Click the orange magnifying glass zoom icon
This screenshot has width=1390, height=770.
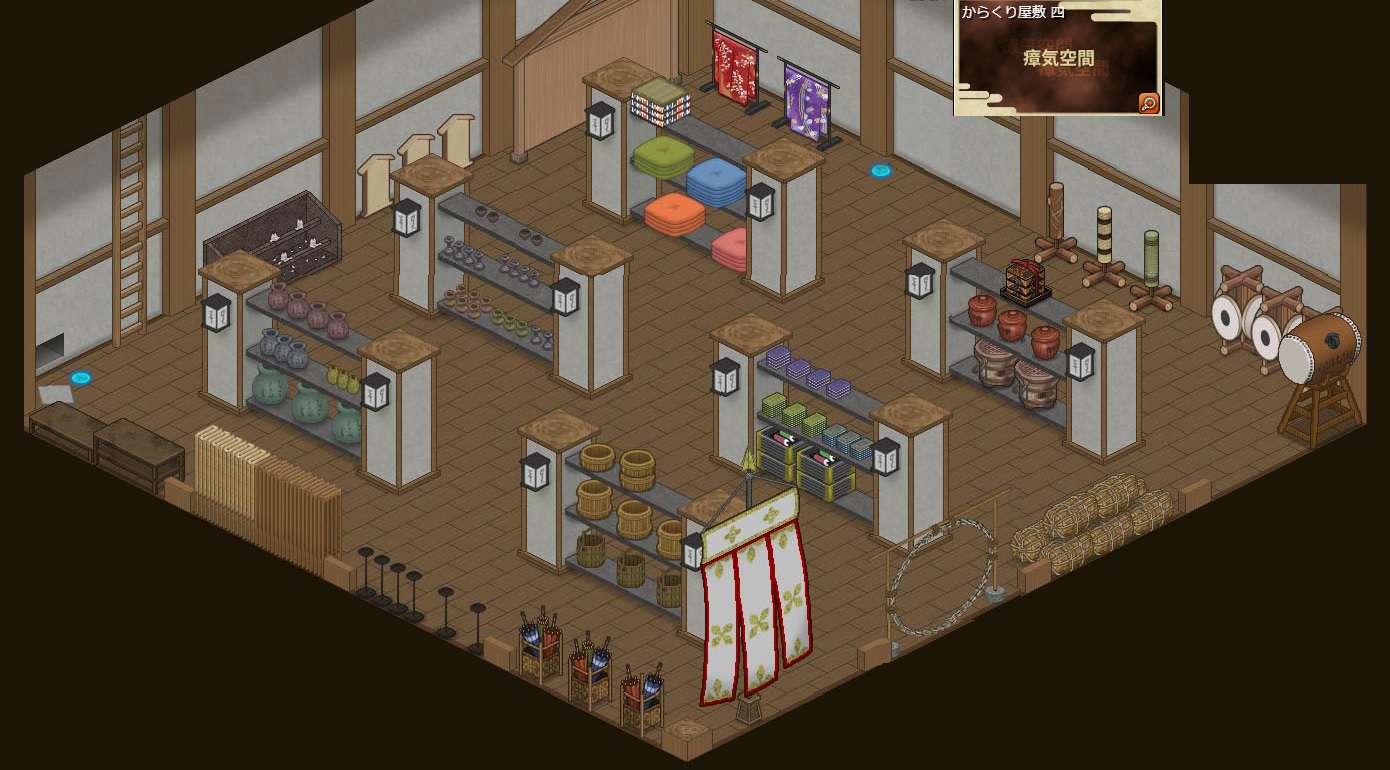coord(1148,102)
